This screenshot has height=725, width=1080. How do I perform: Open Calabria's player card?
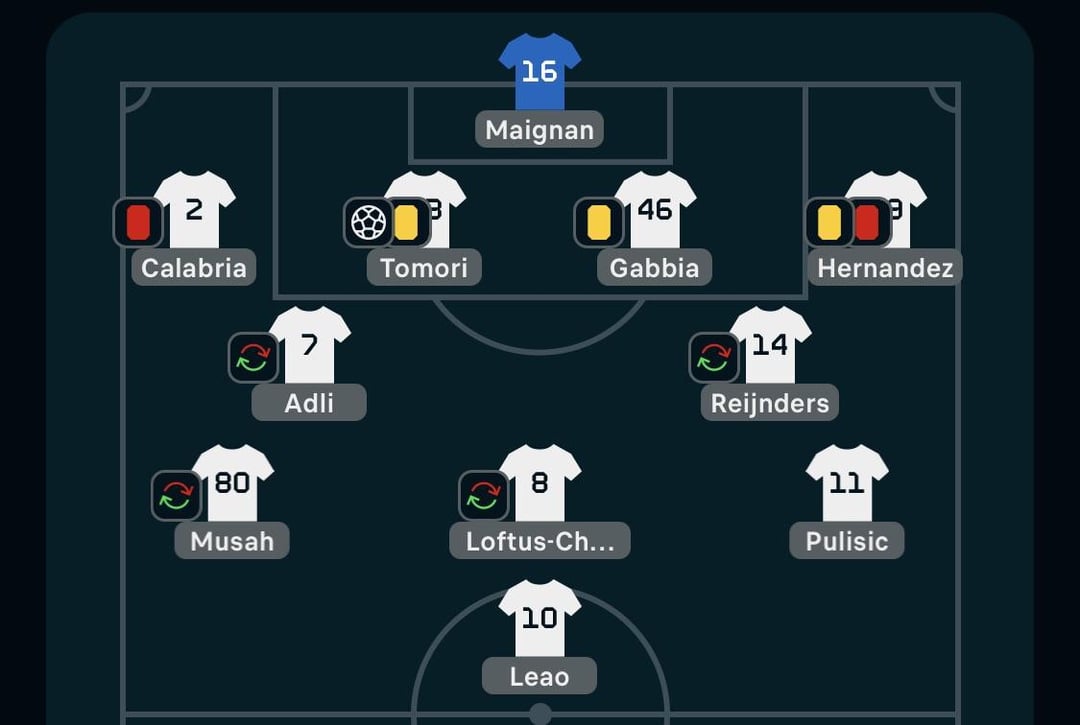(x=194, y=268)
